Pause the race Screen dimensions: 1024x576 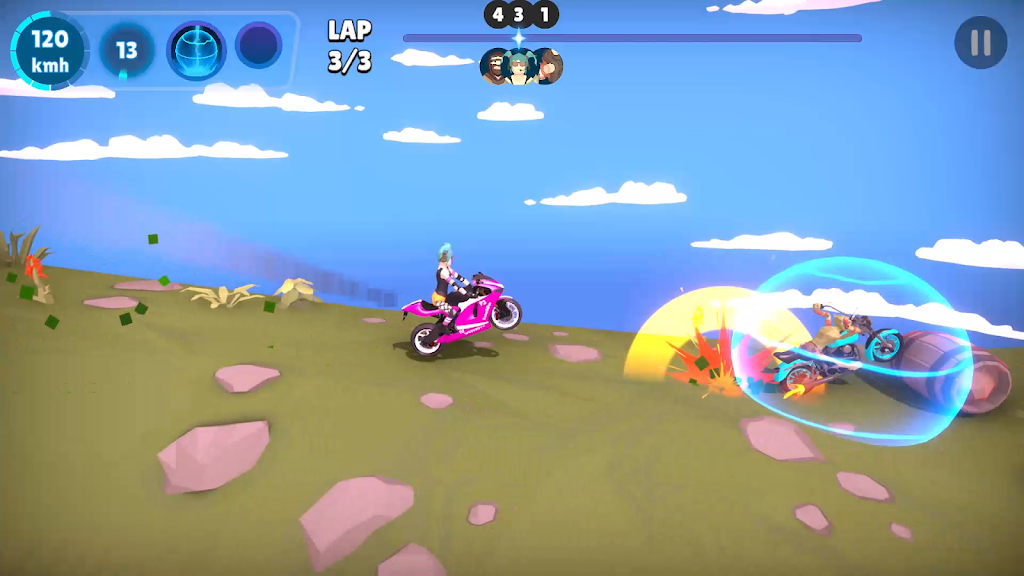(x=980, y=43)
